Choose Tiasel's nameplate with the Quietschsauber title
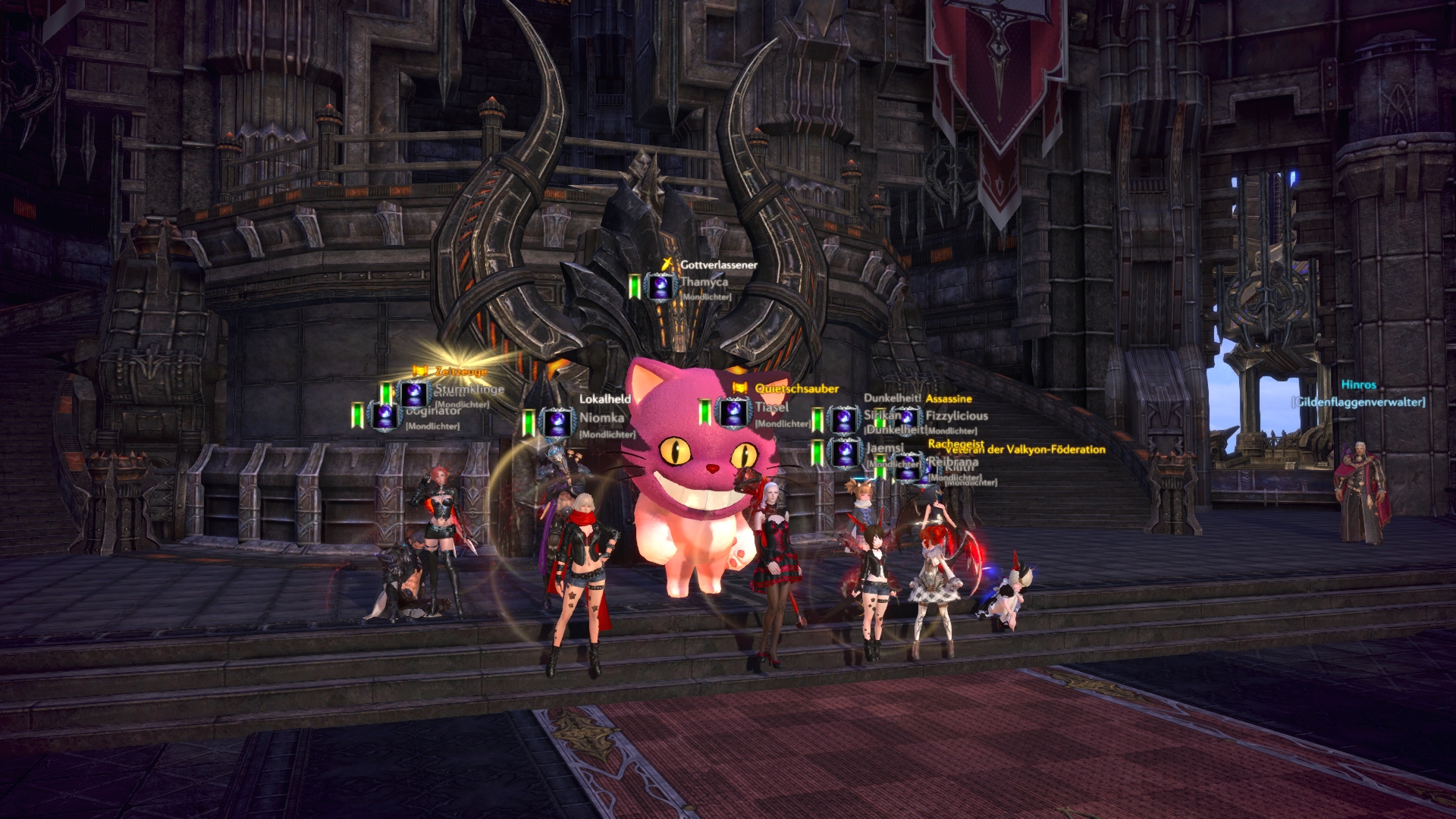 pyautogui.click(x=771, y=408)
